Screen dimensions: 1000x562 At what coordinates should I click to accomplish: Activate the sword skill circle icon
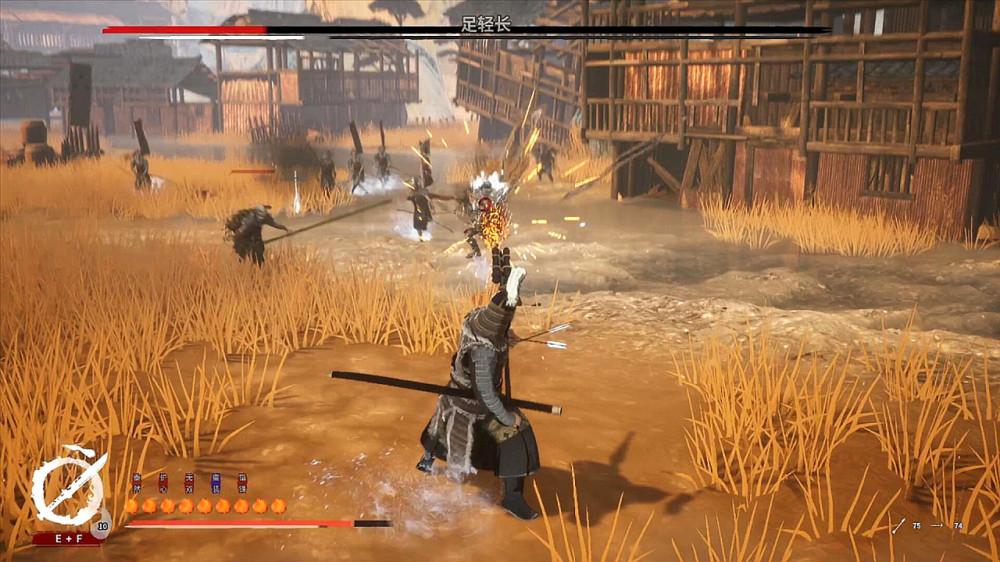(67, 490)
